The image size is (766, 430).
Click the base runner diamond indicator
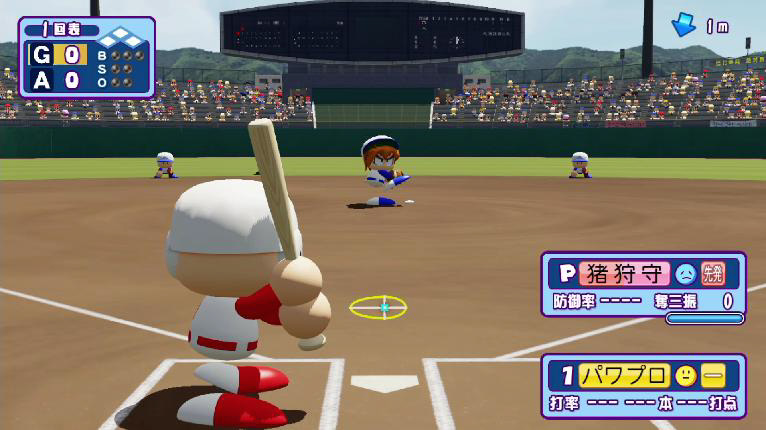[118, 39]
